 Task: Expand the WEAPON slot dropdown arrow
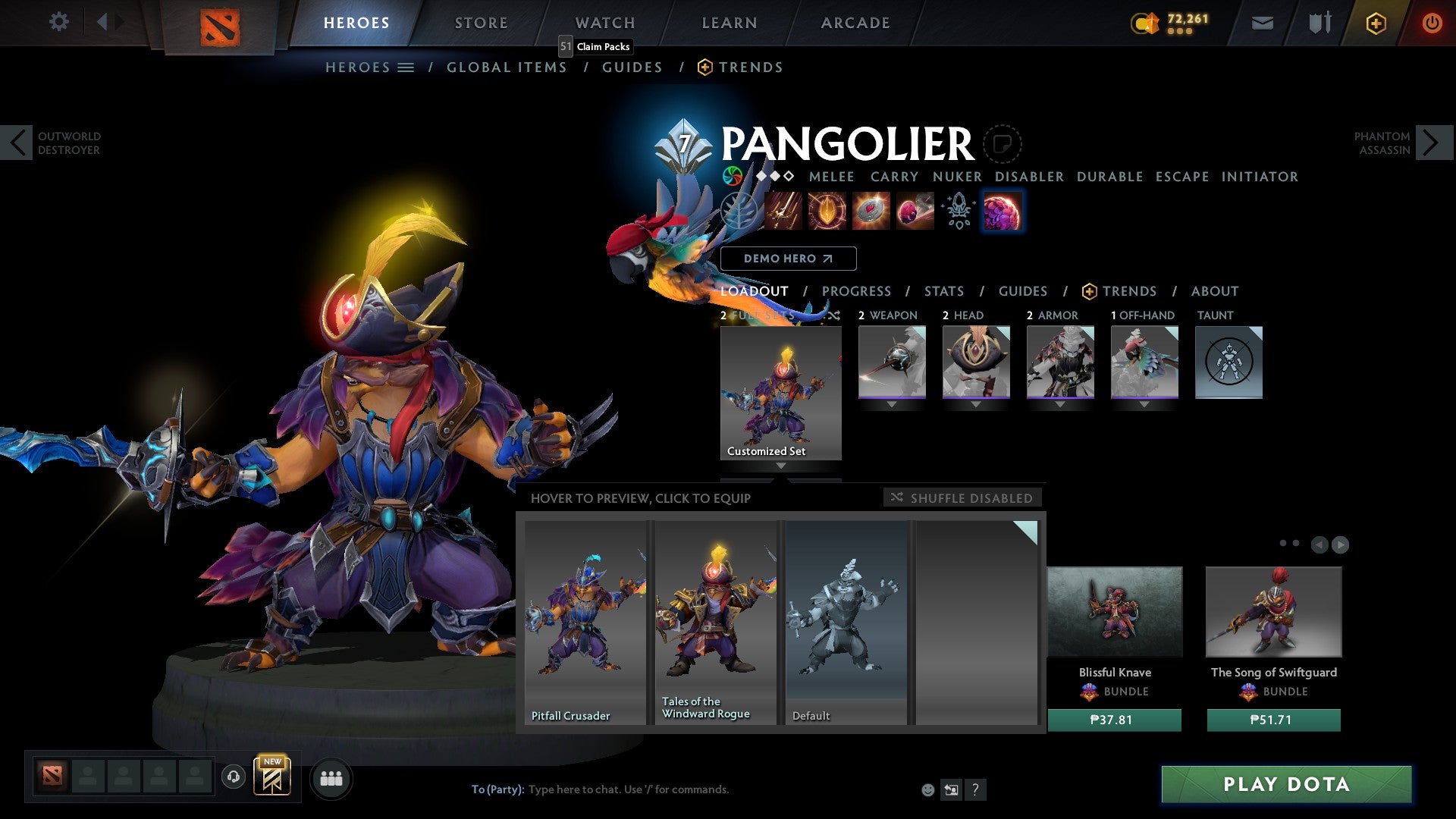point(892,404)
